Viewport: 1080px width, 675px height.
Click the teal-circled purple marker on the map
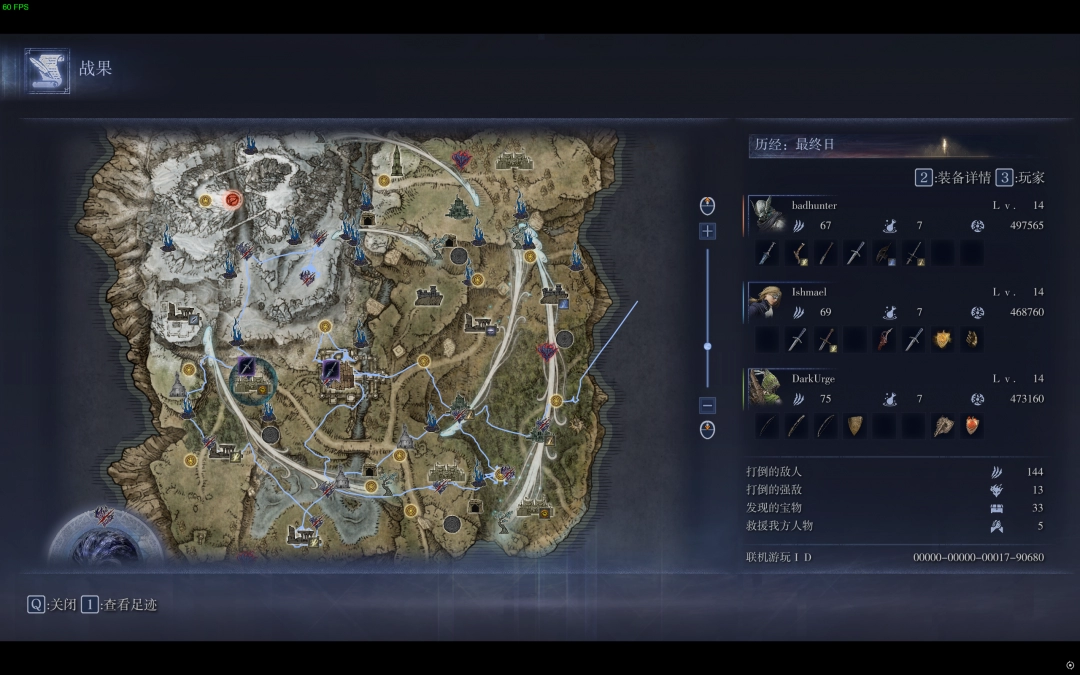(x=246, y=372)
